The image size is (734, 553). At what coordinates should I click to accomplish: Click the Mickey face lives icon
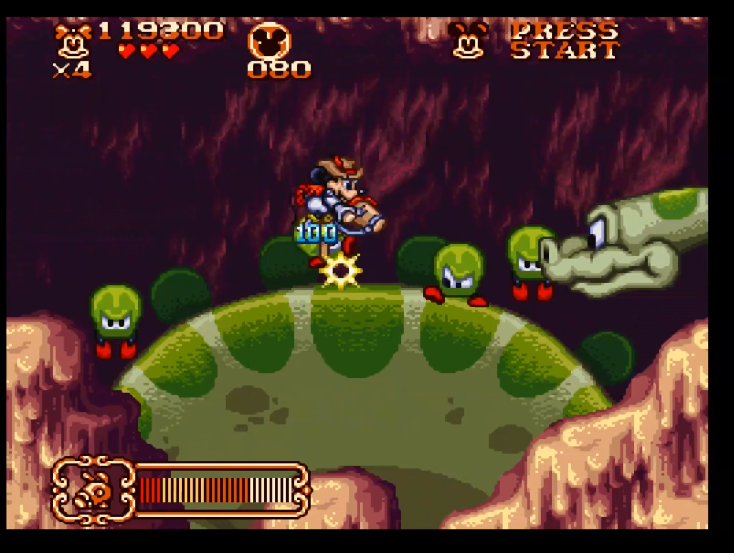pos(72,40)
